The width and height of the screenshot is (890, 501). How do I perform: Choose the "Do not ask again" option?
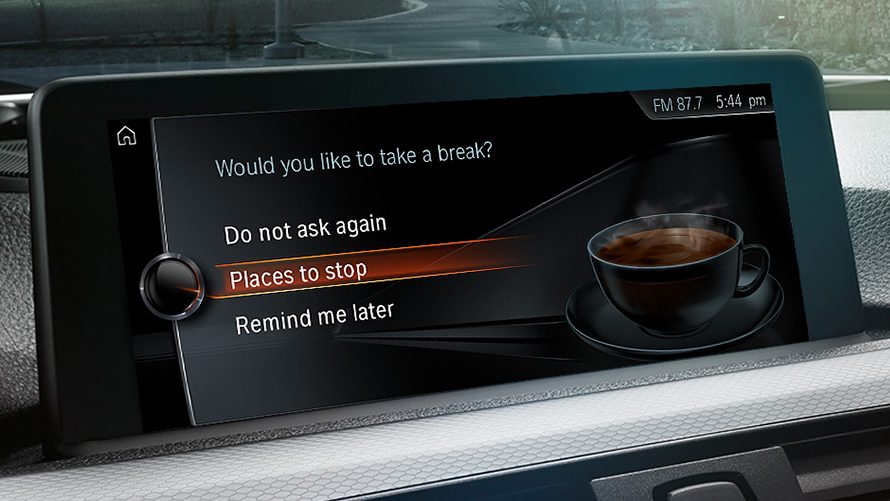click(305, 229)
